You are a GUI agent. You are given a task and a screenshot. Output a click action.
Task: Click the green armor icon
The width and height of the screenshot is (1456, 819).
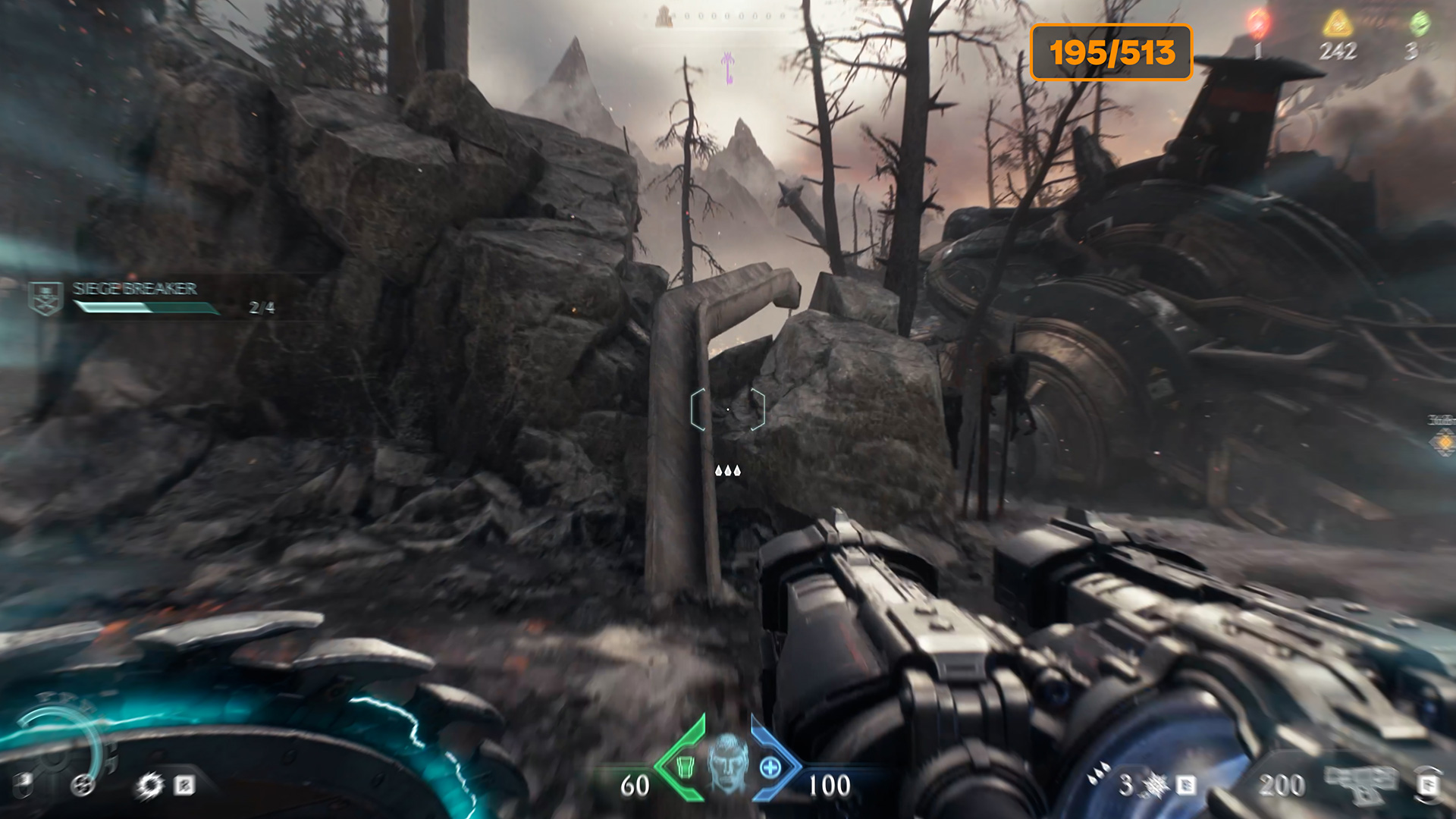coord(685,767)
